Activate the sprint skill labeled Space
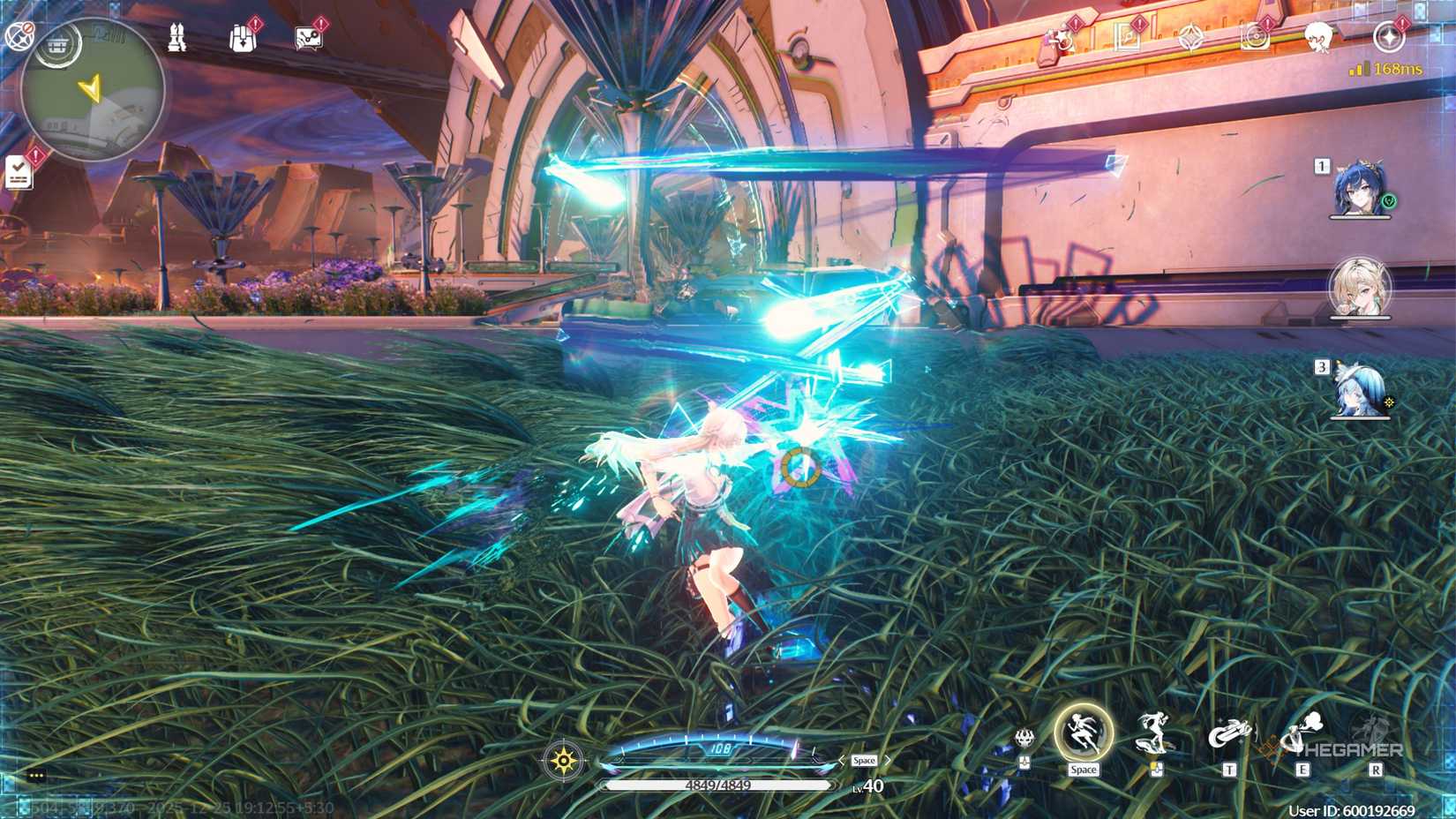This screenshot has width=1456, height=819. pos(1082,733)
